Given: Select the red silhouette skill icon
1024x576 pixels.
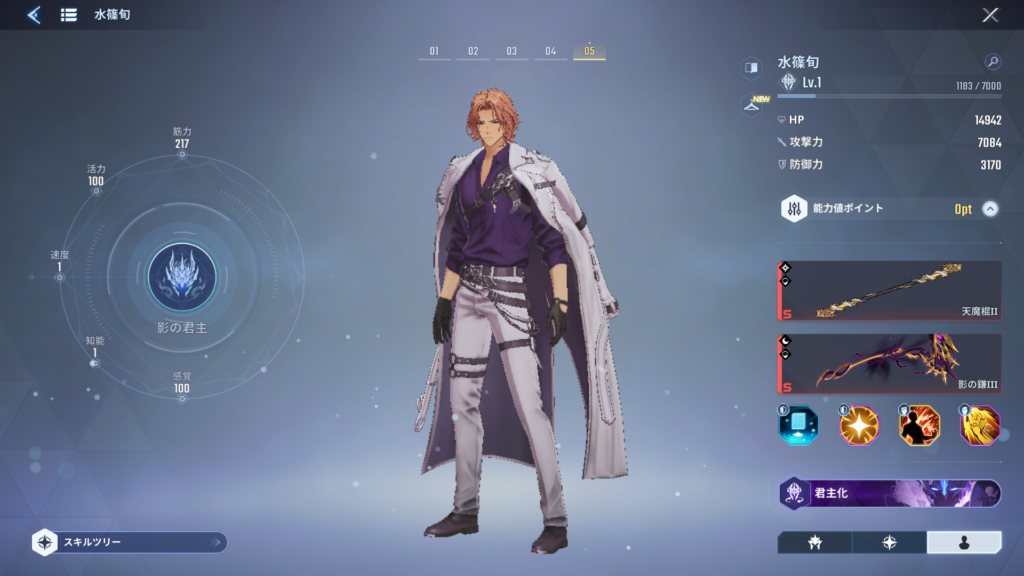Looking at the screenshot, I should (919, 426).
